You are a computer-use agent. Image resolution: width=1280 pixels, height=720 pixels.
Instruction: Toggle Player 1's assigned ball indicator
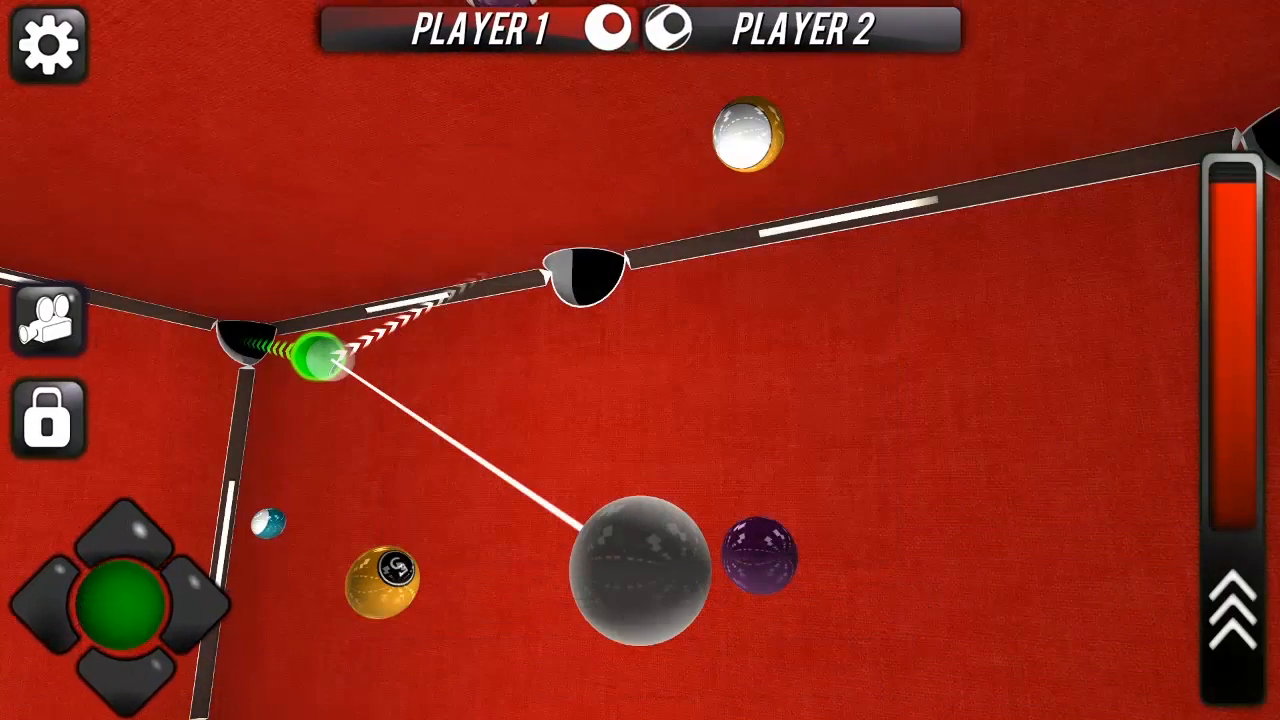coord(610,29)
